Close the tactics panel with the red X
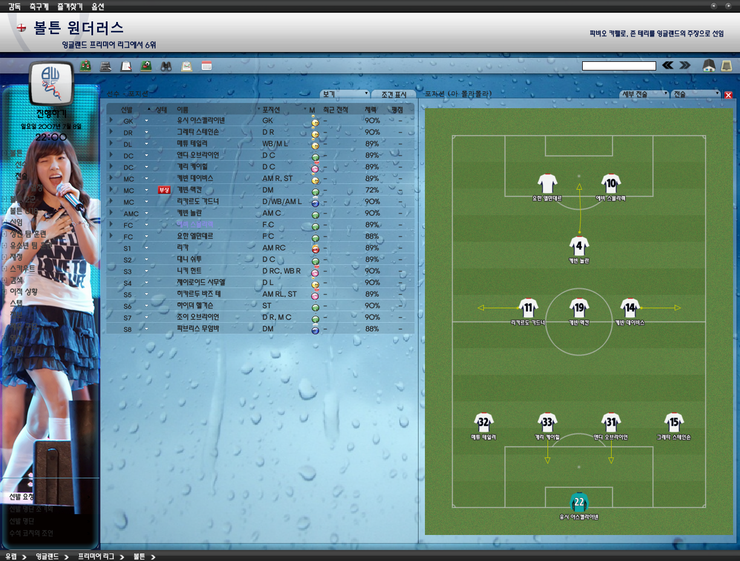Viewport: 740px width, 561px height. click(x=728, y=95)
